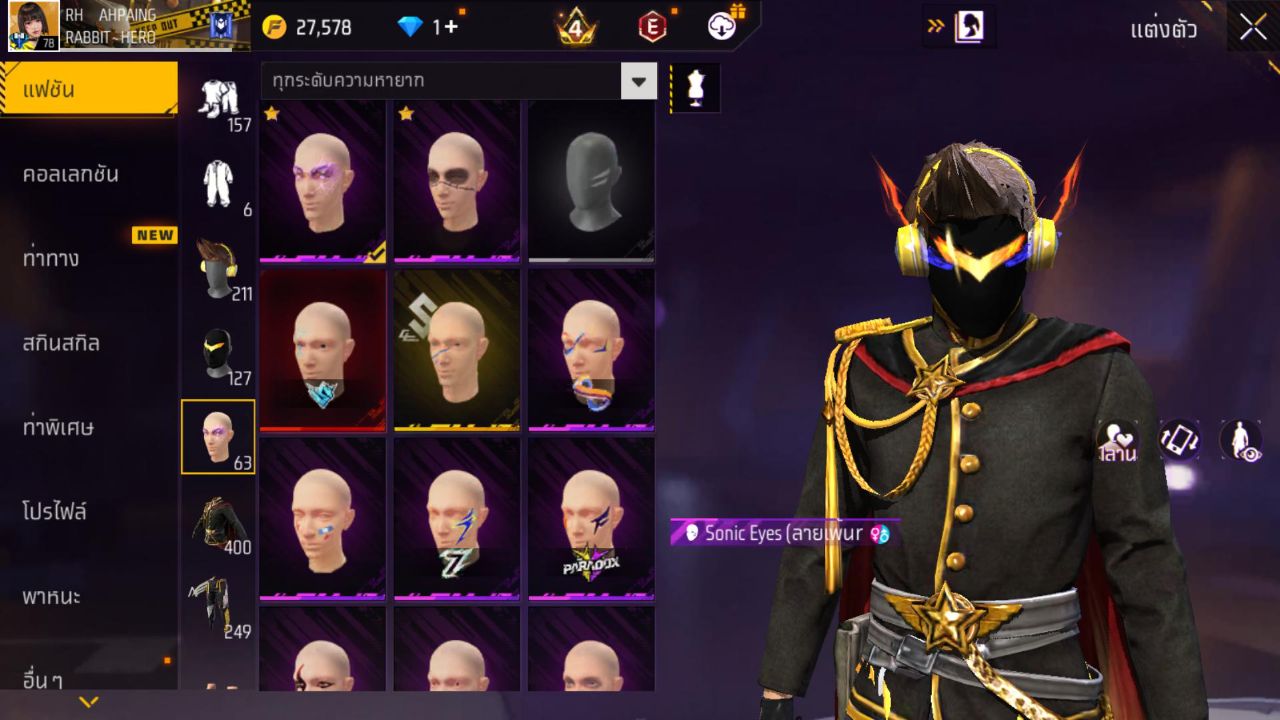Open the hairstyle category showing 211 items
This screenshot has width=1280, height=720.
click(x=219, y=267)
